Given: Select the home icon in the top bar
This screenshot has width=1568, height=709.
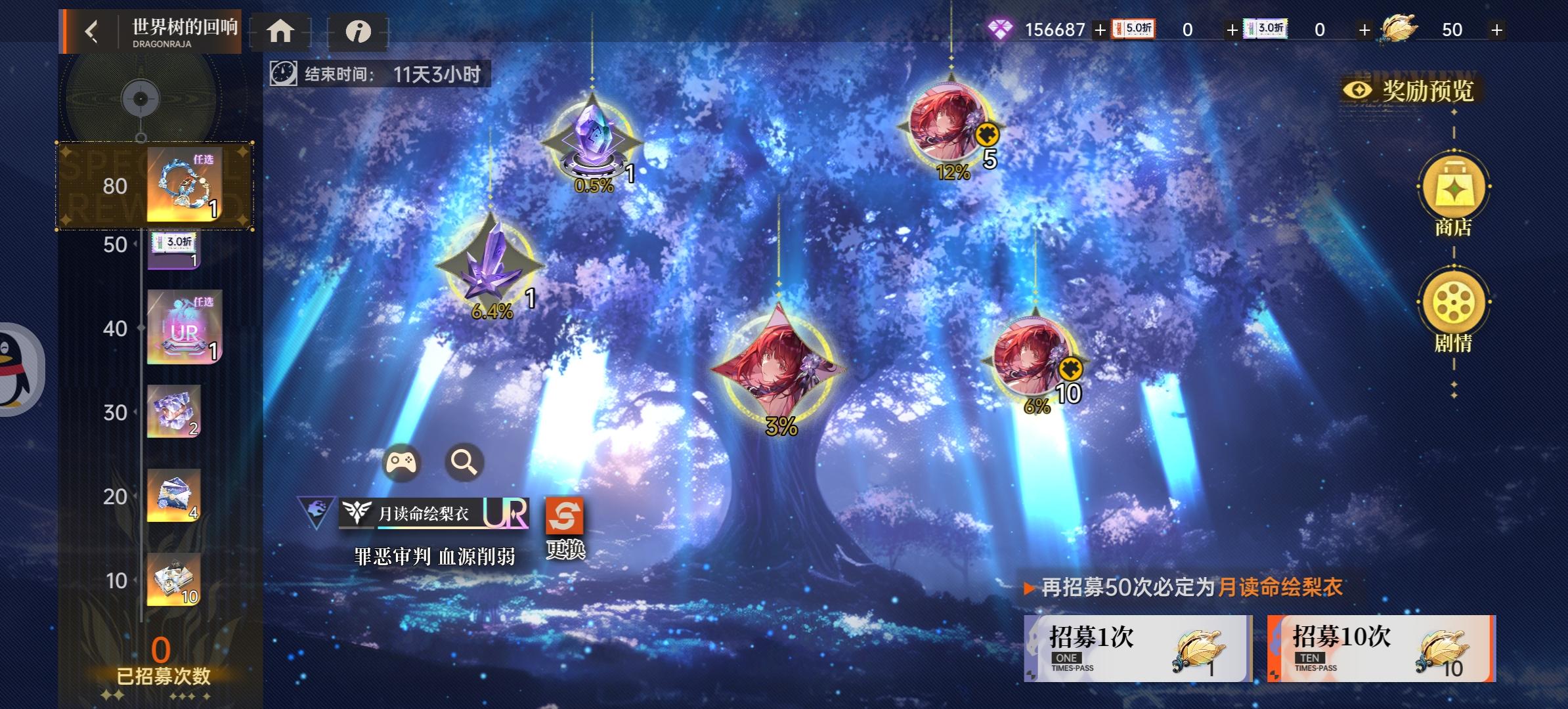Looking at the screenshot, I should tap(282, 31).
